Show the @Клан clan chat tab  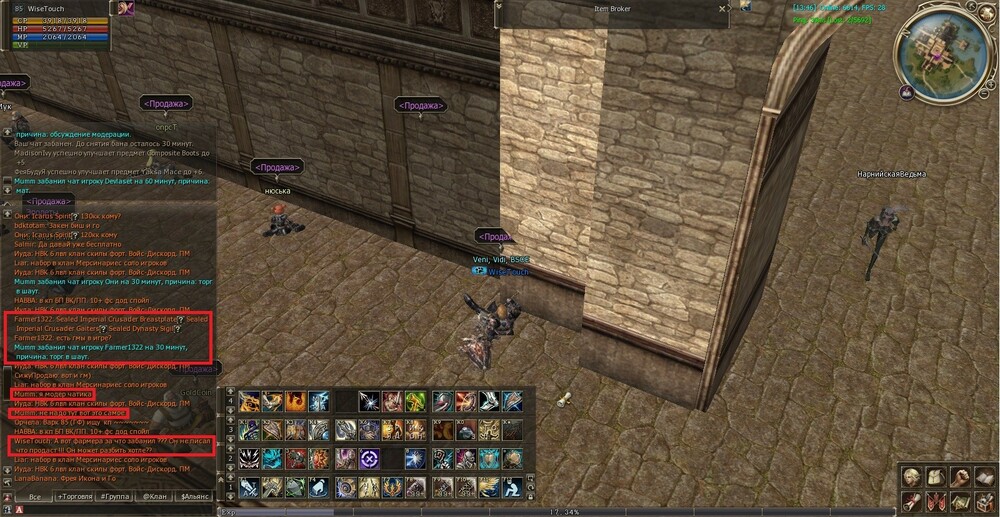[155, 496]
